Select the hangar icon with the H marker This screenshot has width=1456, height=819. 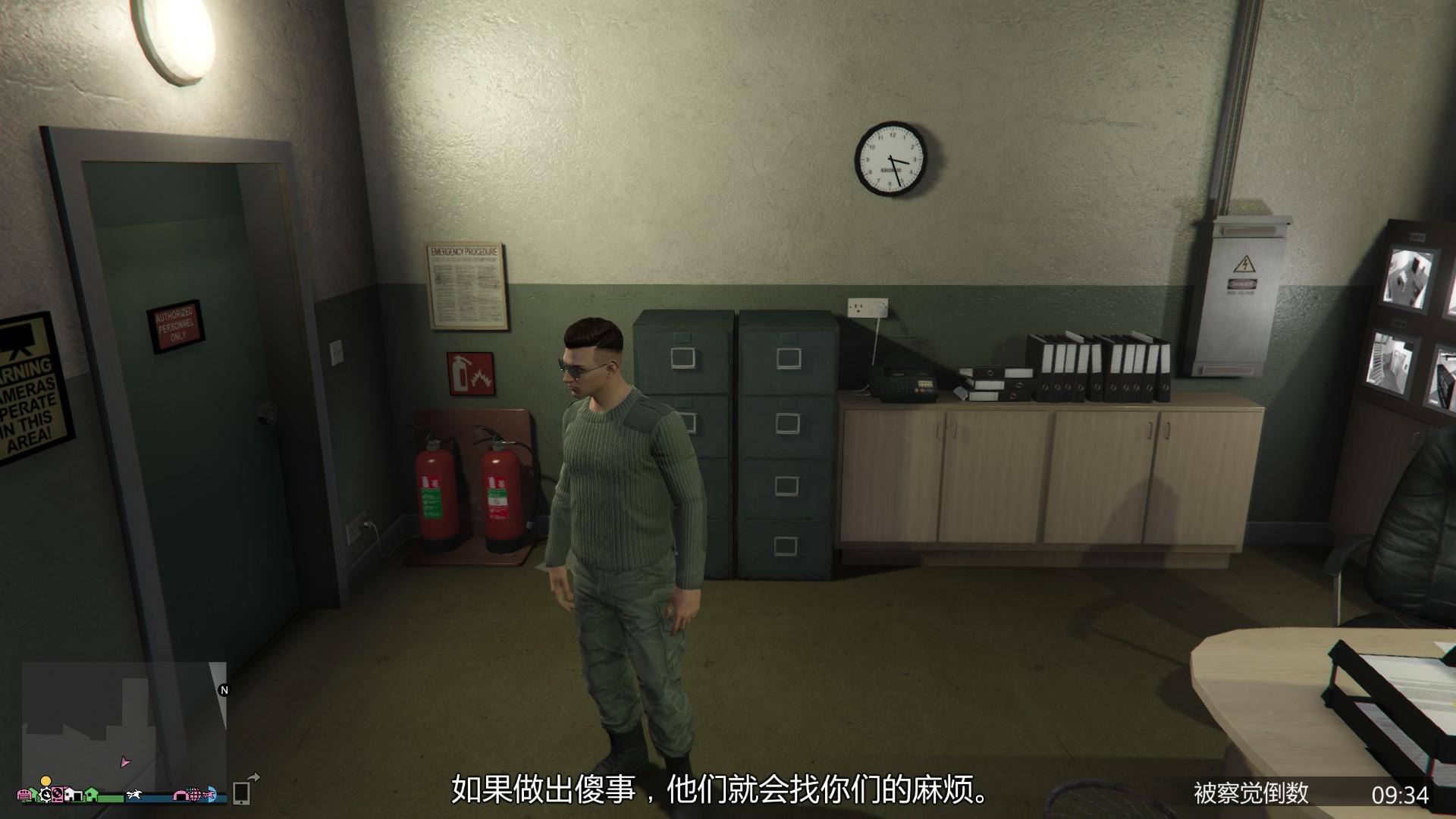point(180,794)
